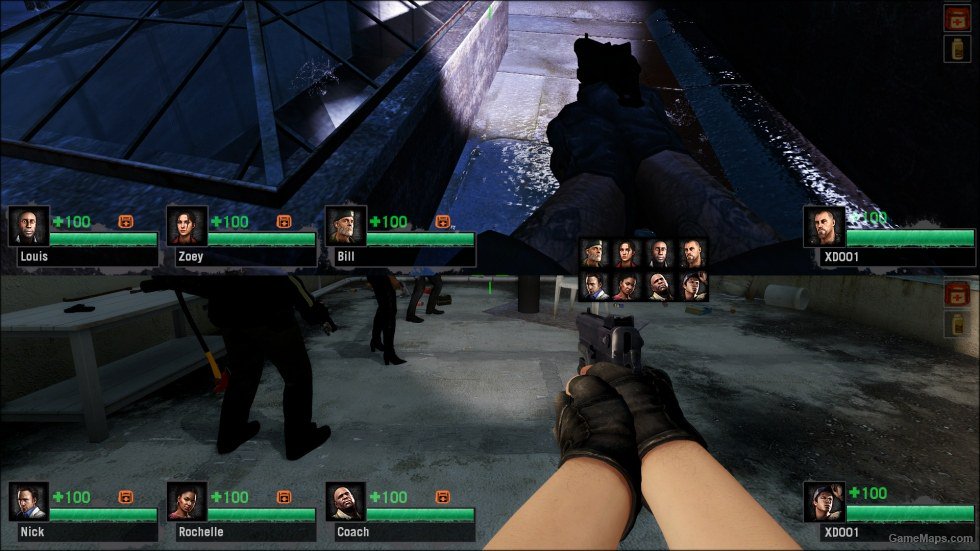Click the medkit icon beside Coach's health
Screen dimensions: 980x551
click(x=442, y=496)
